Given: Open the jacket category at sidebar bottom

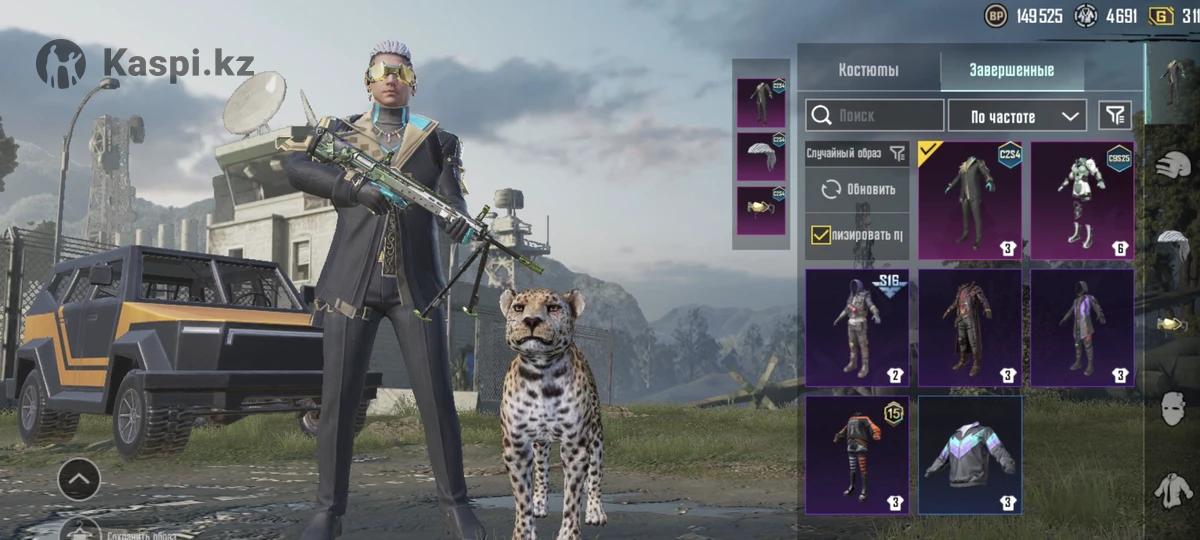Looking at the screenshot, I should [x=1170, y=490].
